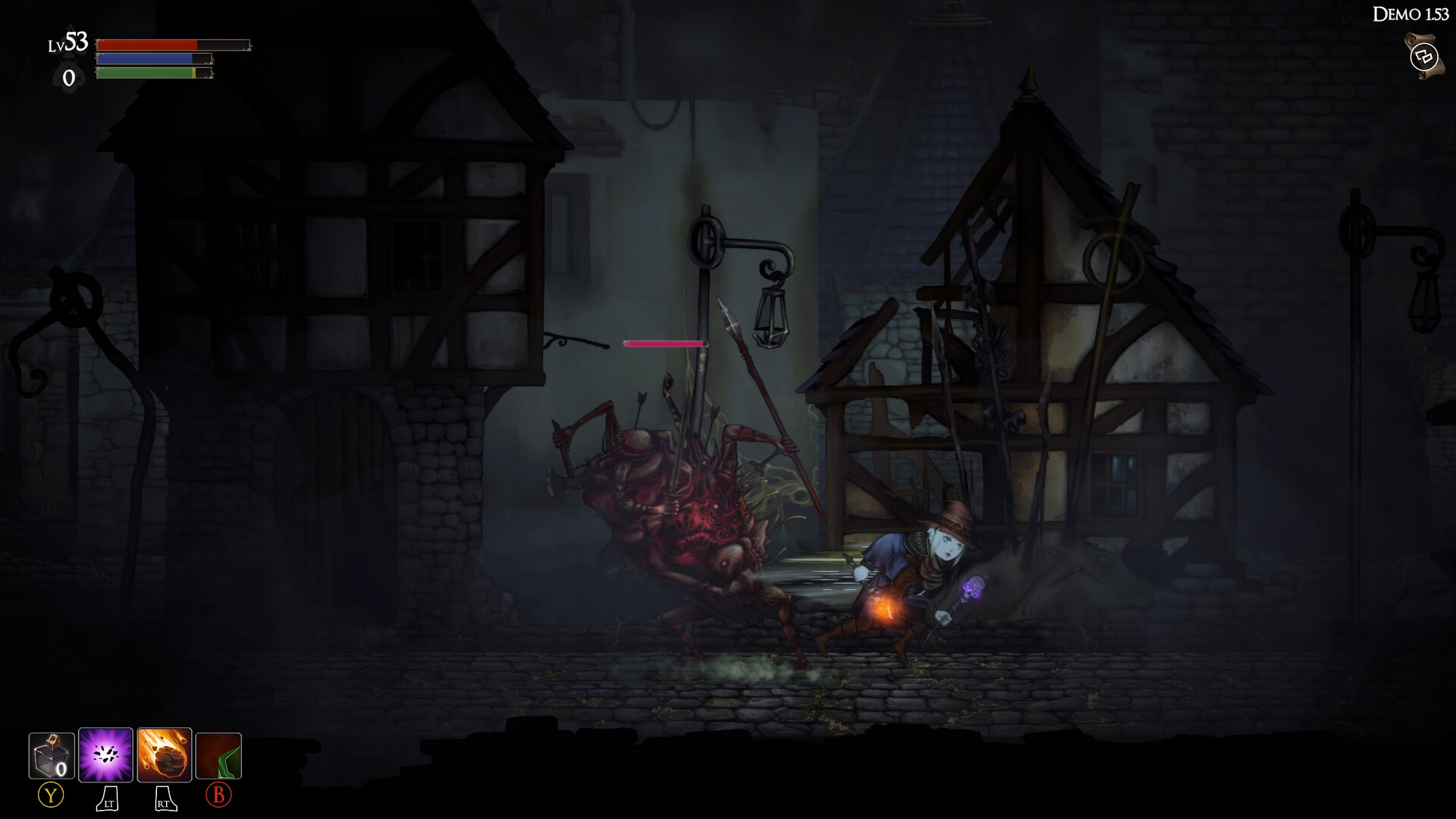1456x819 pixels.
Task: Cast the flaming meteor spell icon
Action: (165, 755)
